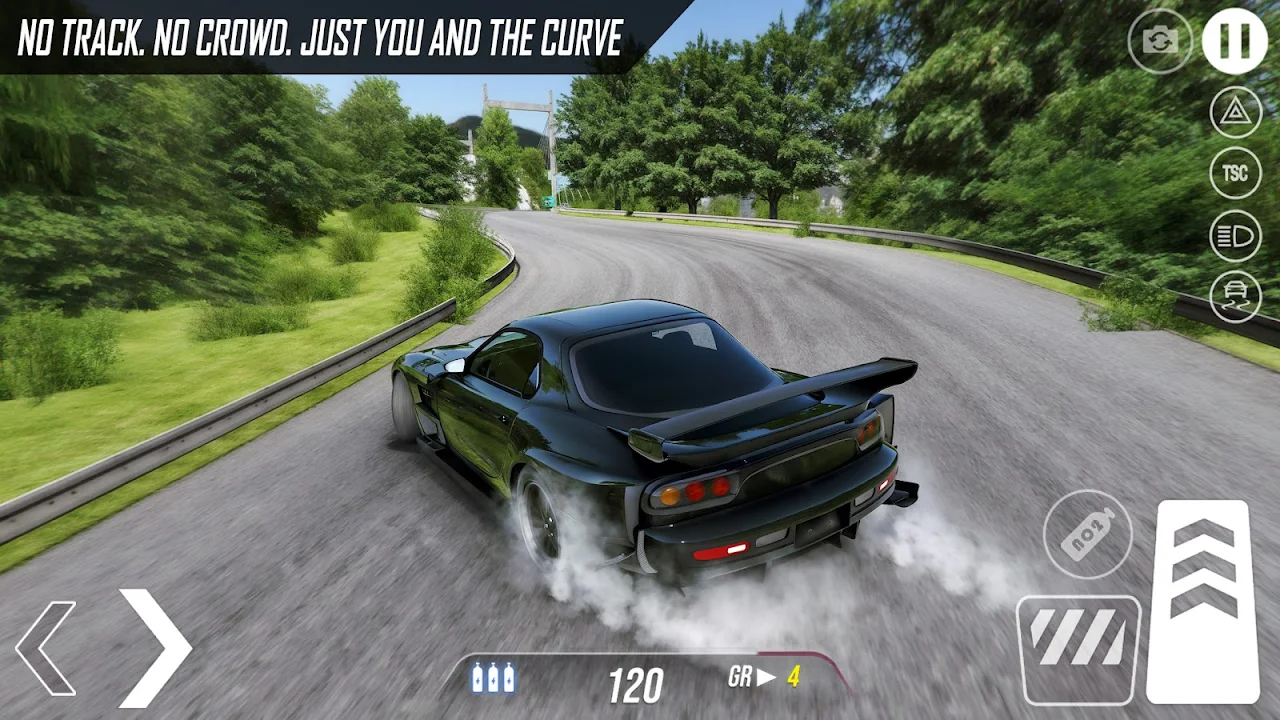Switch the camera view
Viewport: 1280px width, 720px height.
[1160, 41]
